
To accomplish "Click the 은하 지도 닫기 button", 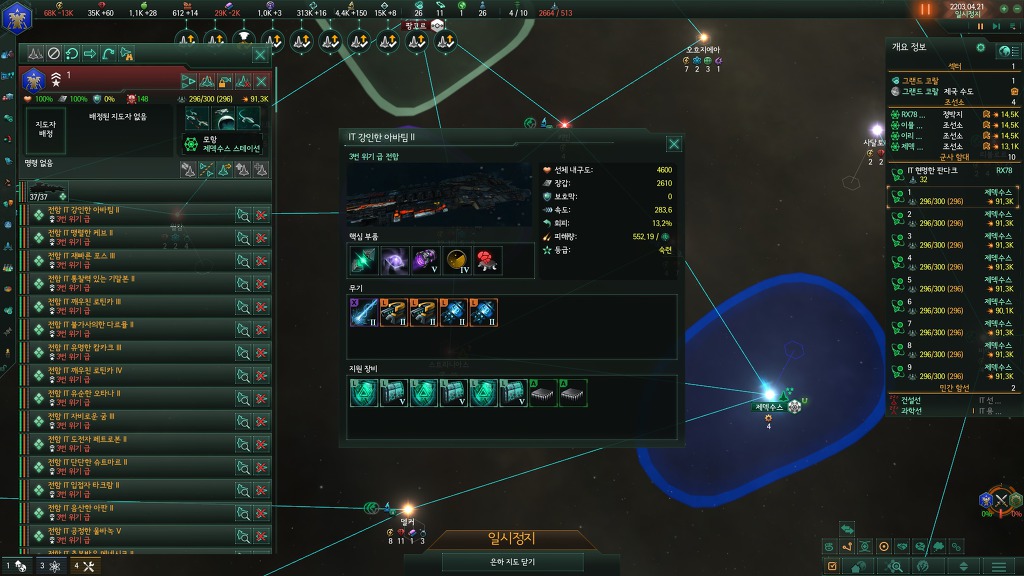I will tap(510, 563).
